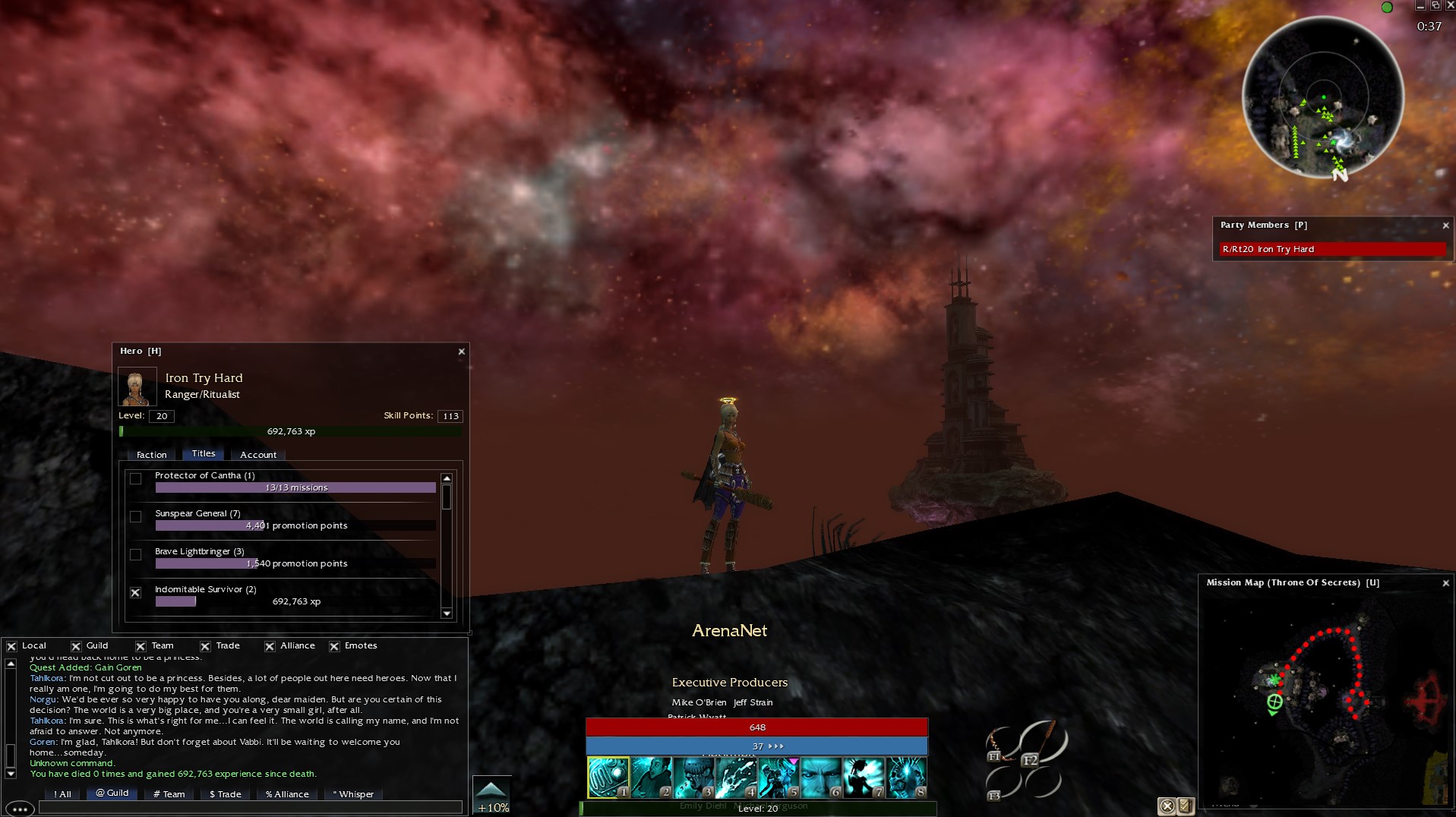Screen dimensions: 1456x817
Task: Close the Mission Map window
Action: click(1445, 583)
